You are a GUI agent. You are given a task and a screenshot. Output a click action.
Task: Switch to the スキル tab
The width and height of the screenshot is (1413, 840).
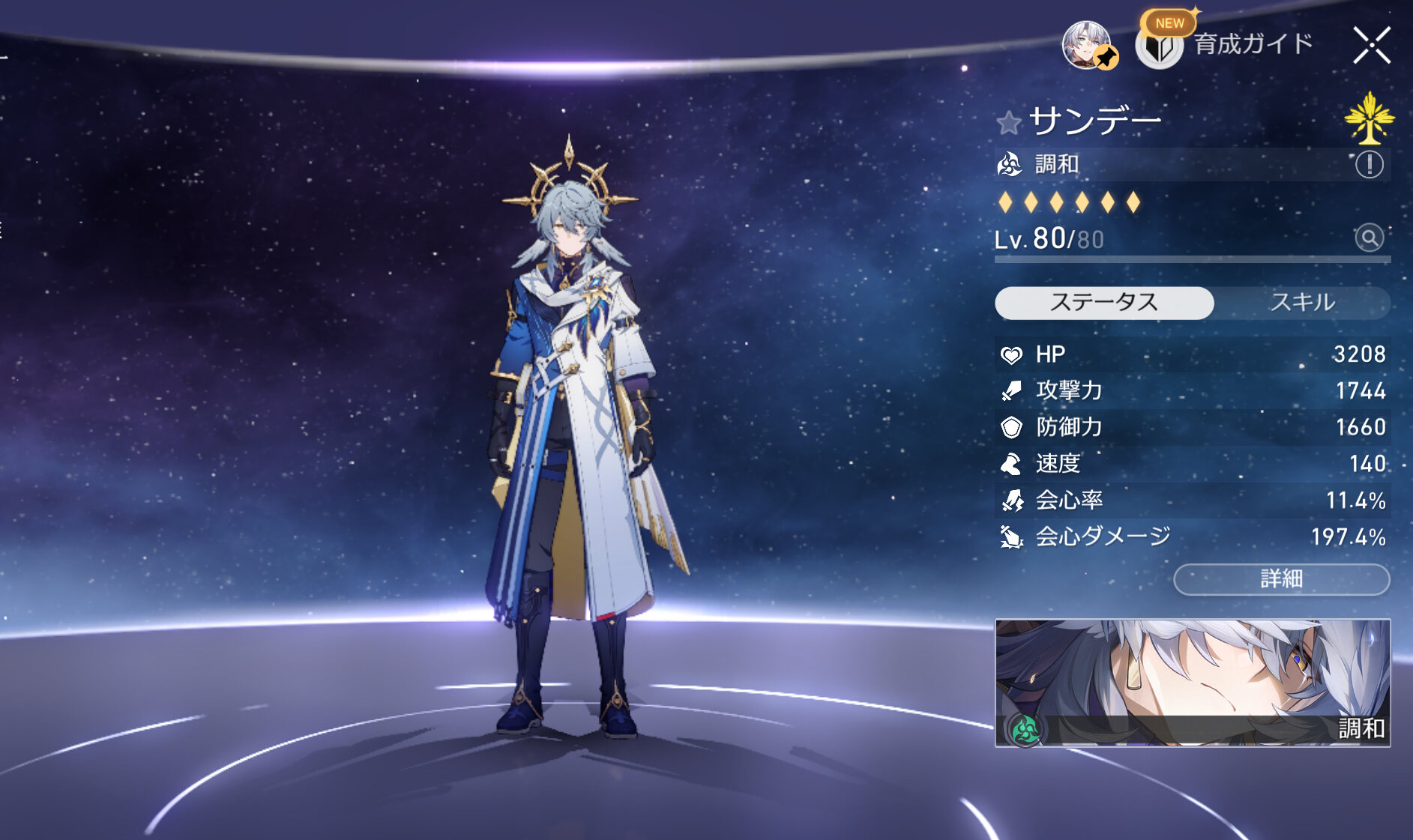click(1302, 303)
